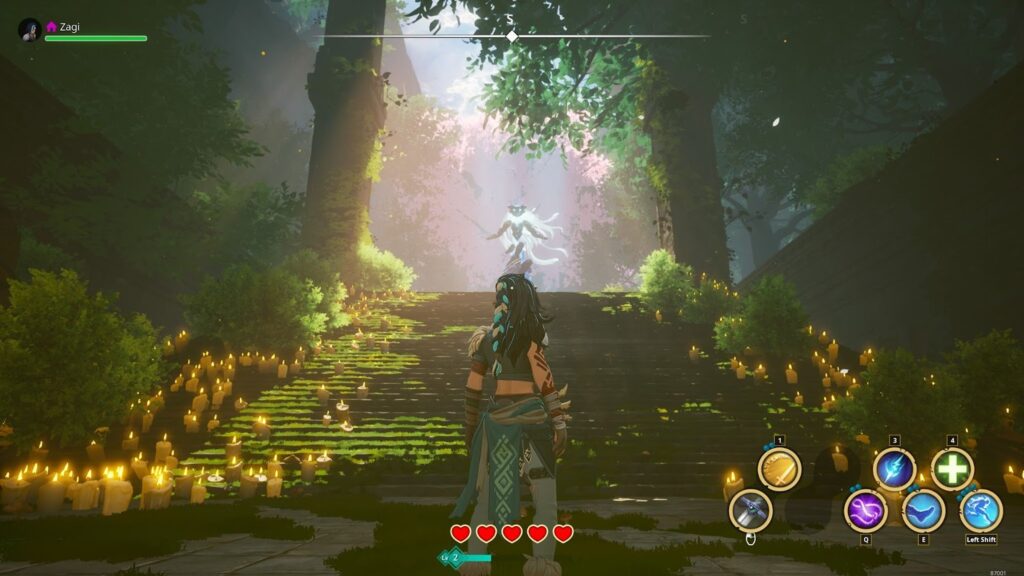Image resolution: width=1024 pixels, height=576 pixels.
Task: Use the blue running figure dash ability
Action: (981, 510)
